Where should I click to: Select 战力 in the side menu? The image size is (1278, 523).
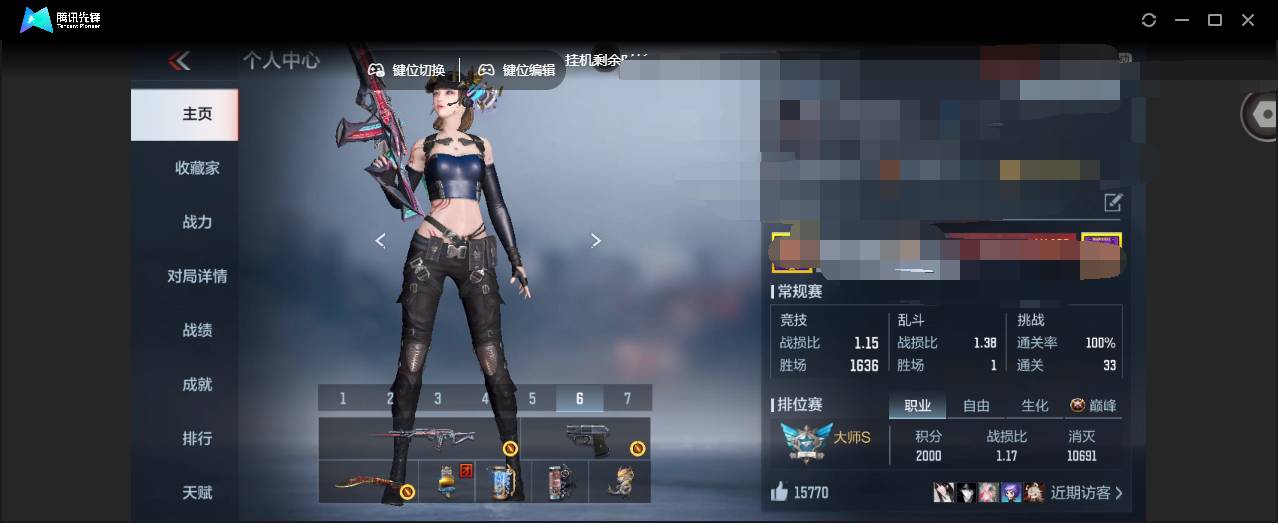click(x=197, y=222)
